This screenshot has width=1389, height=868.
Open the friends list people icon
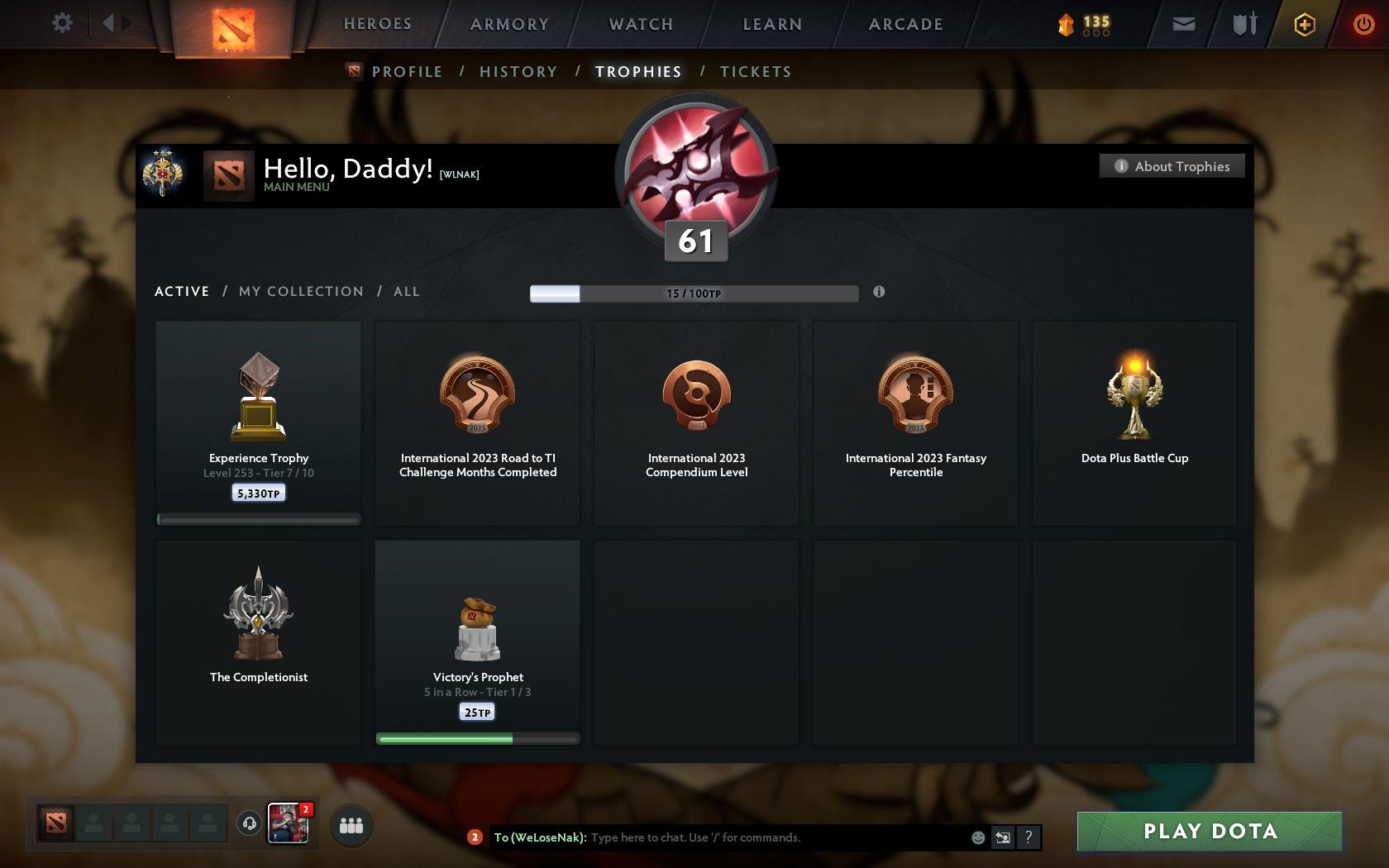(351, 823)
